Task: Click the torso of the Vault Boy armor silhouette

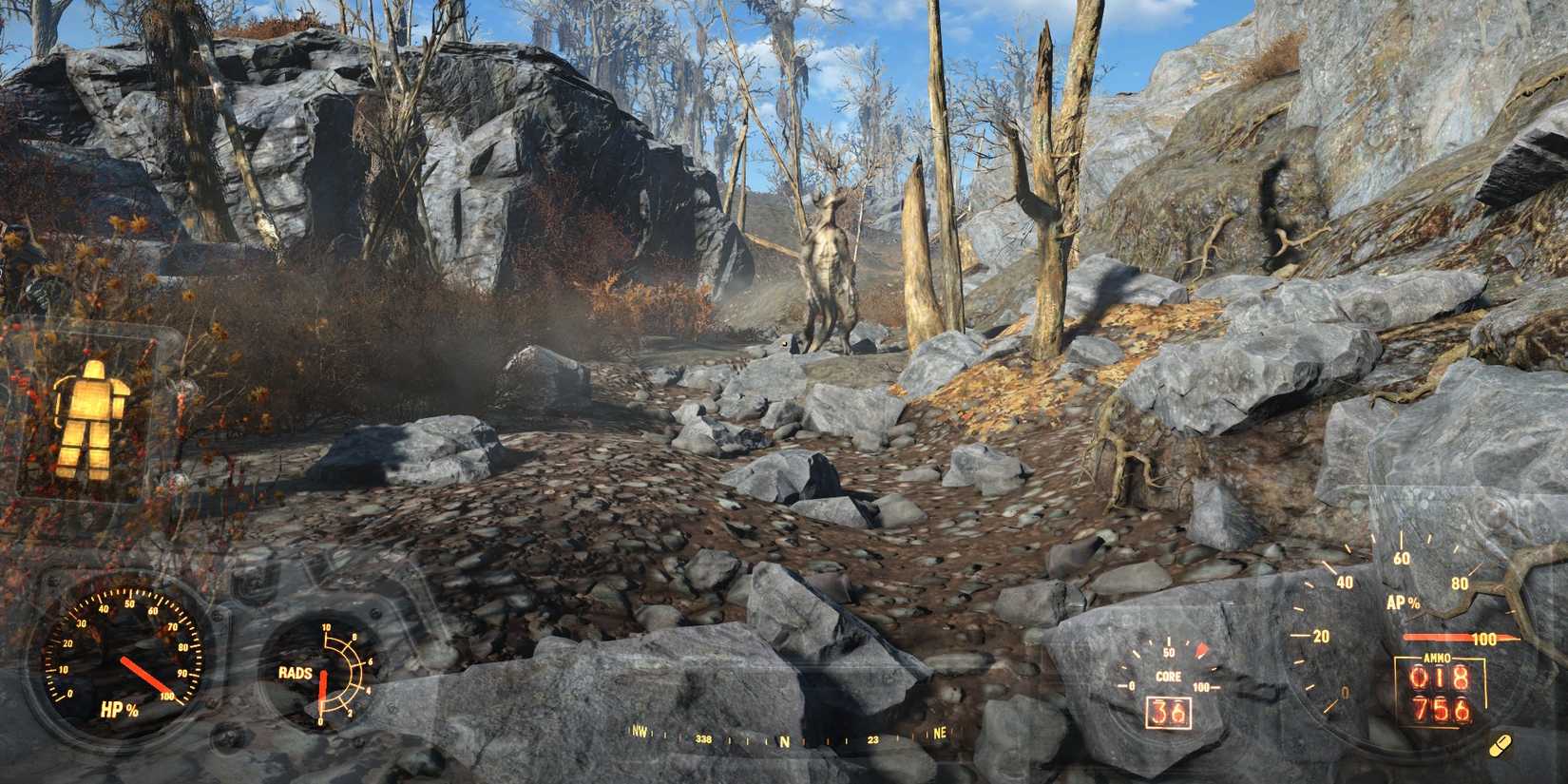Action: tap(95, 399)
